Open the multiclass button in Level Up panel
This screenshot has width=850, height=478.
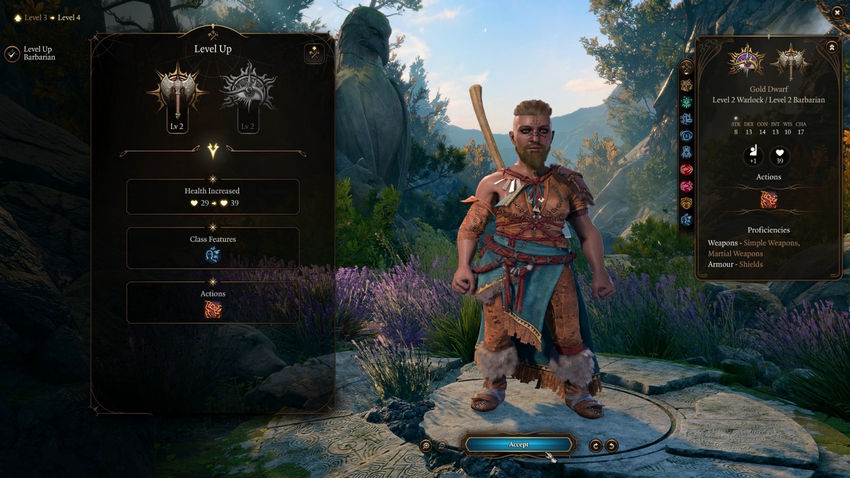click(x=314, y=53)
